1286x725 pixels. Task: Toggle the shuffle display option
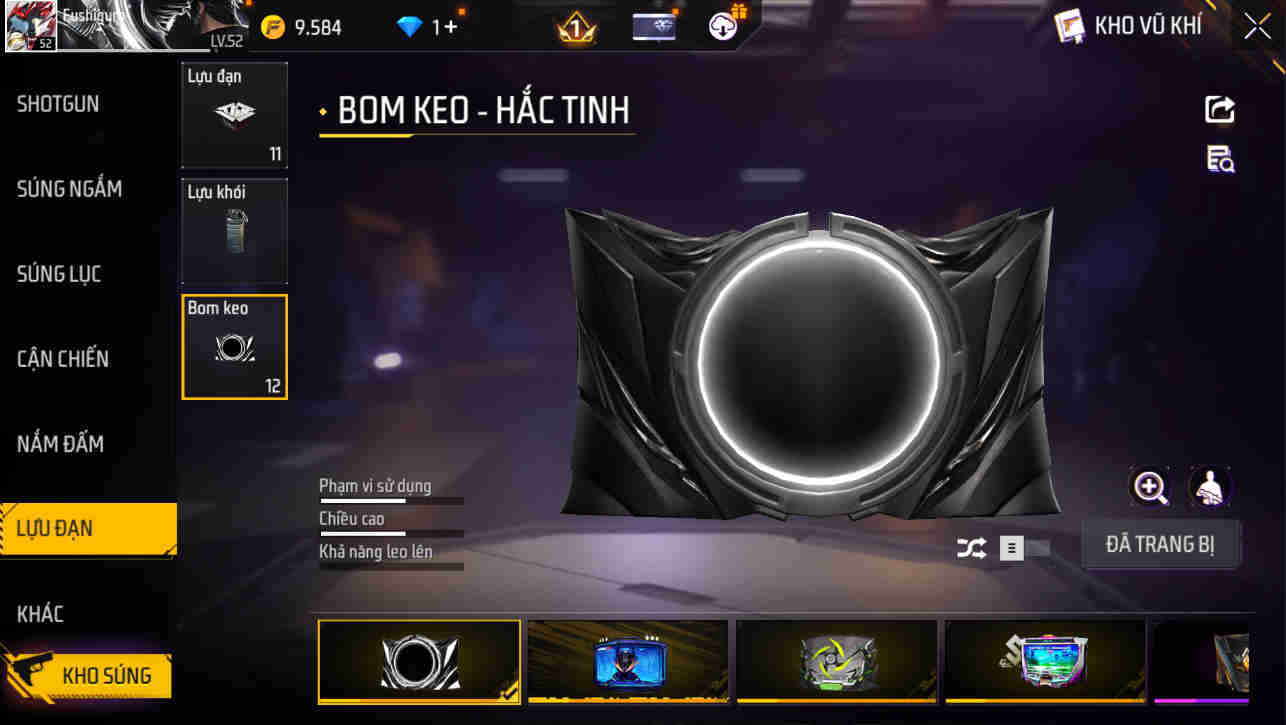click(970, 548)
